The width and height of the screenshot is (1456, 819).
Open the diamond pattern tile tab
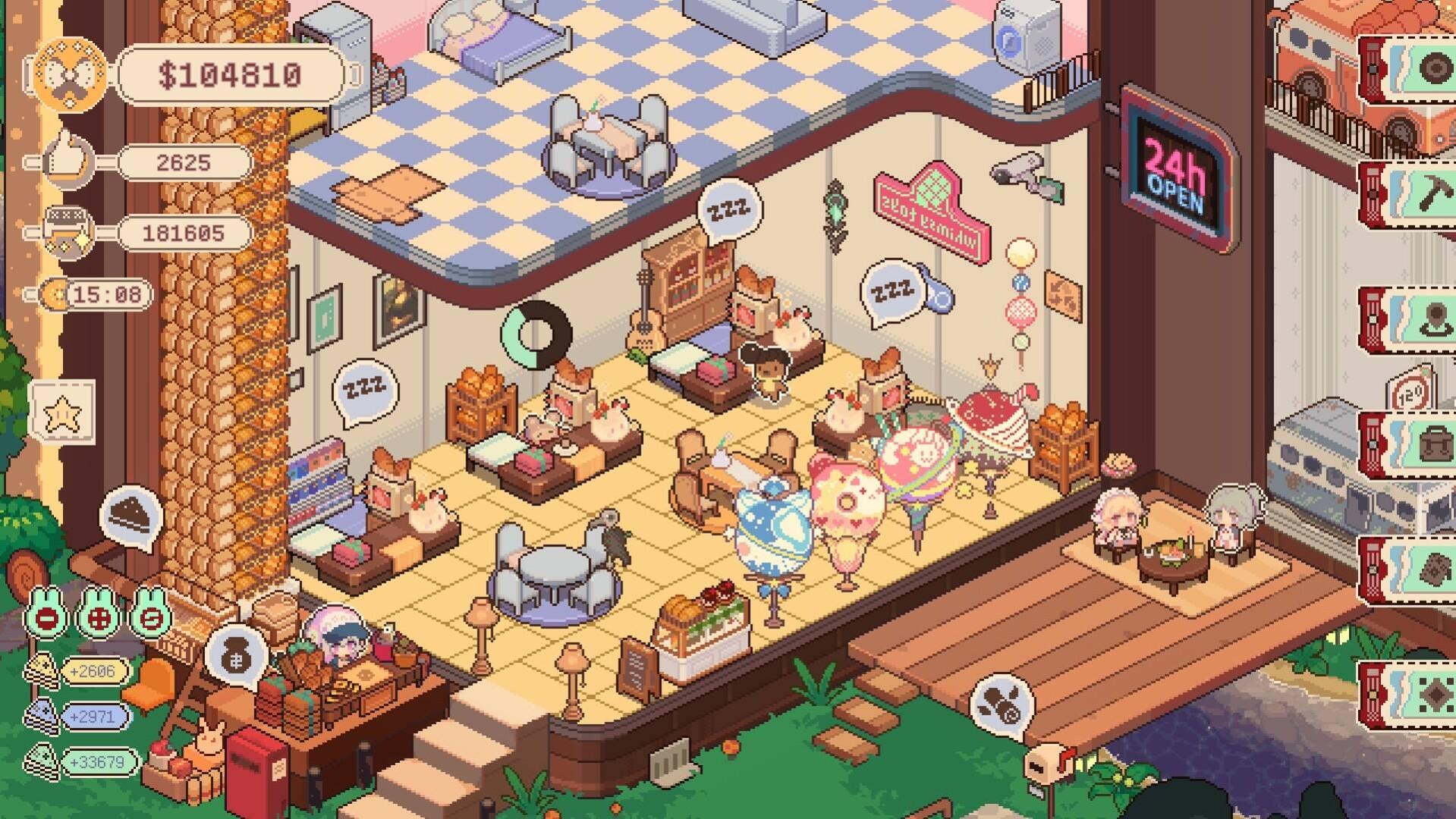[x=1426, y=695]
